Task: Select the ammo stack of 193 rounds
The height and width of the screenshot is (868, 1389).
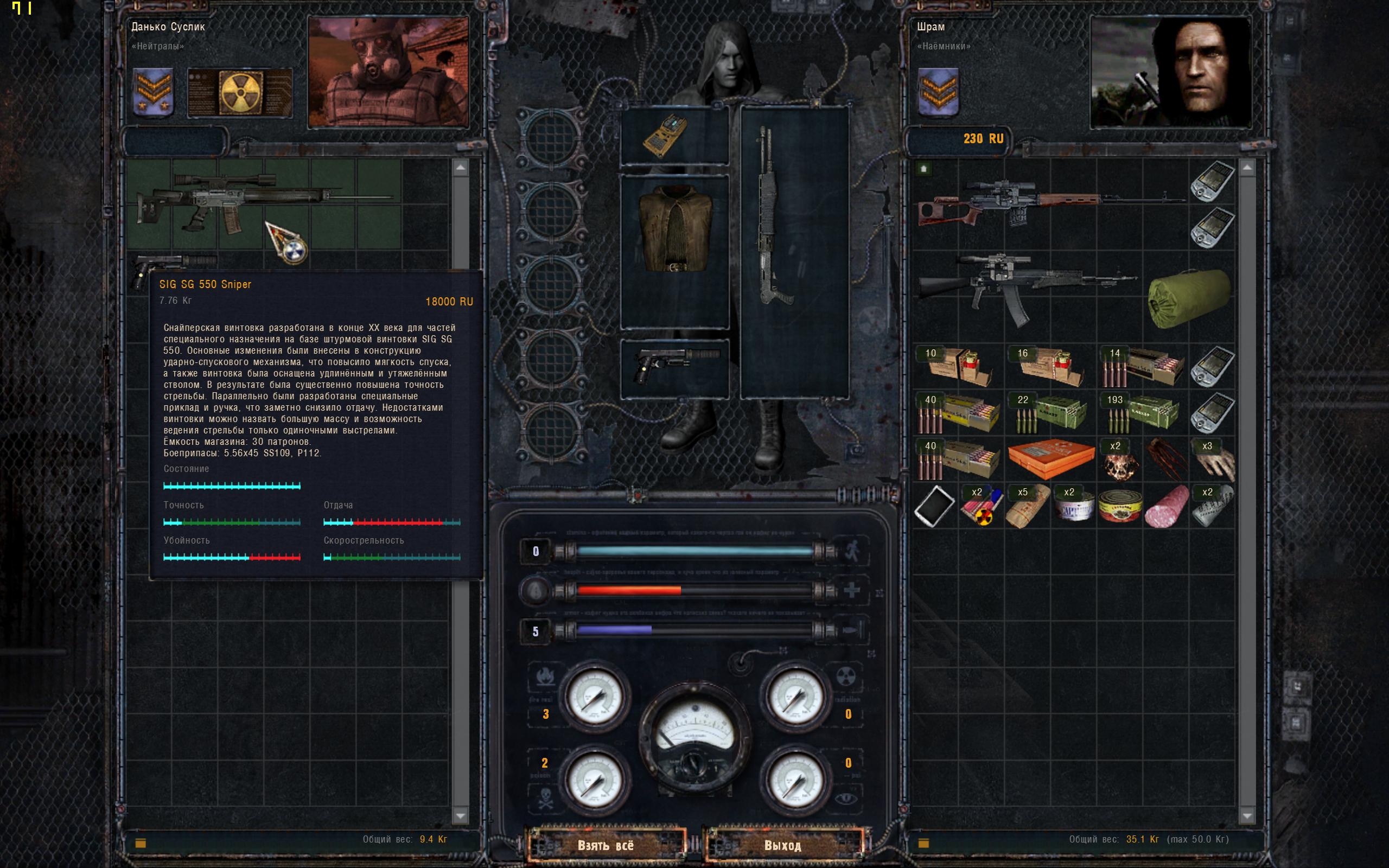Action: click(x=1142, y=413)
